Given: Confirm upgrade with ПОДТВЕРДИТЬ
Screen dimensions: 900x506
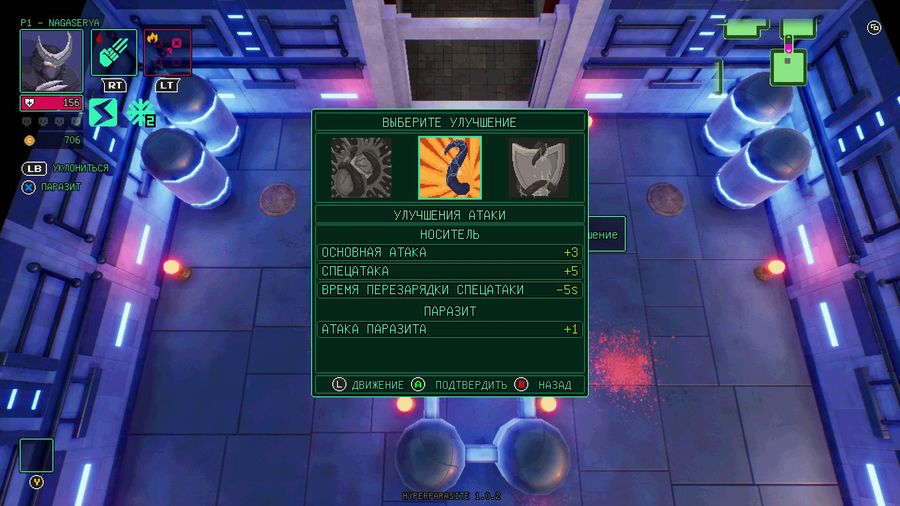Looking at the screenshot, I should coord(460,385).
